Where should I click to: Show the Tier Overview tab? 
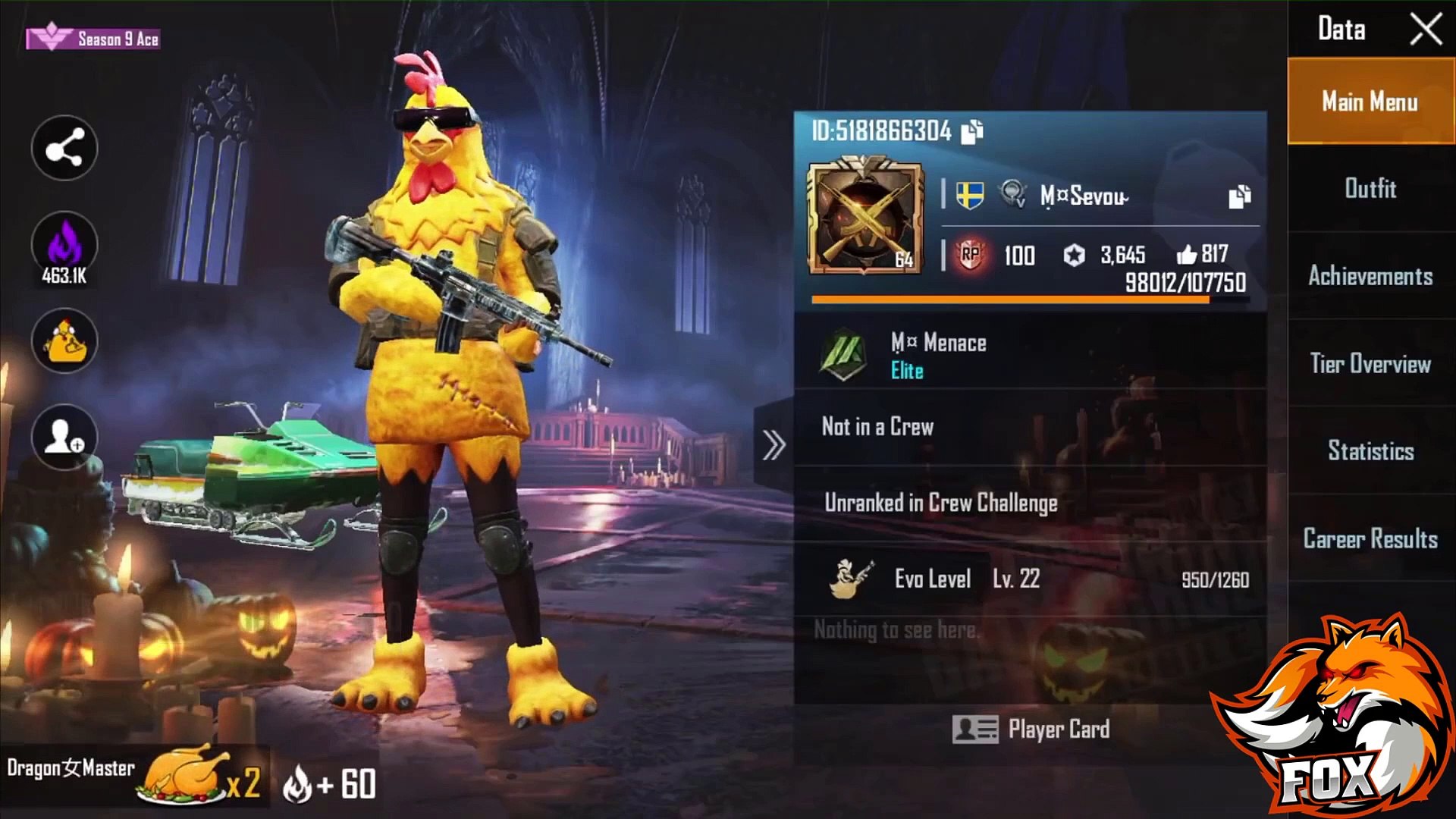(x=1370, y=364)
